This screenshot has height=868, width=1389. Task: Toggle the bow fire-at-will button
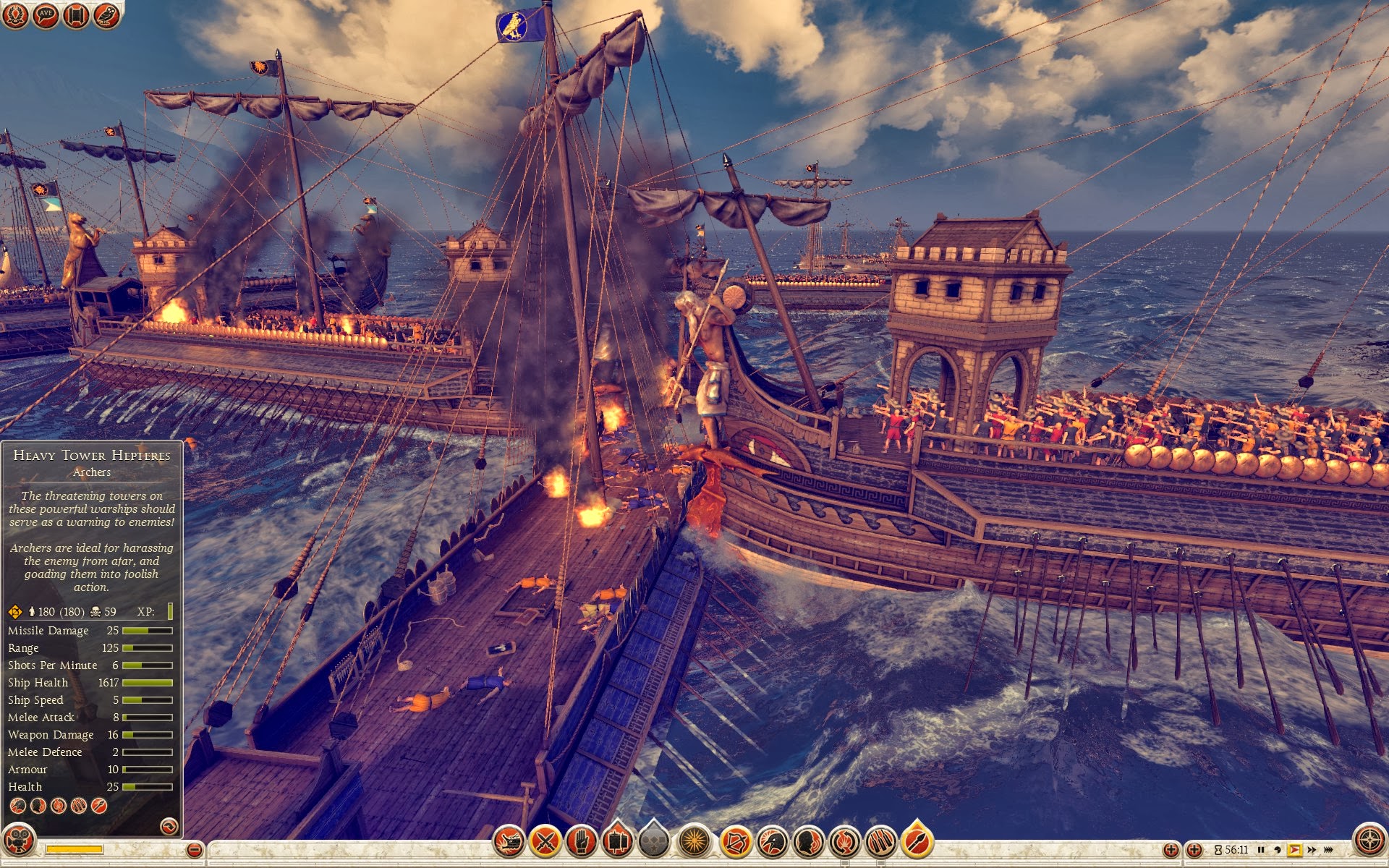736,841
